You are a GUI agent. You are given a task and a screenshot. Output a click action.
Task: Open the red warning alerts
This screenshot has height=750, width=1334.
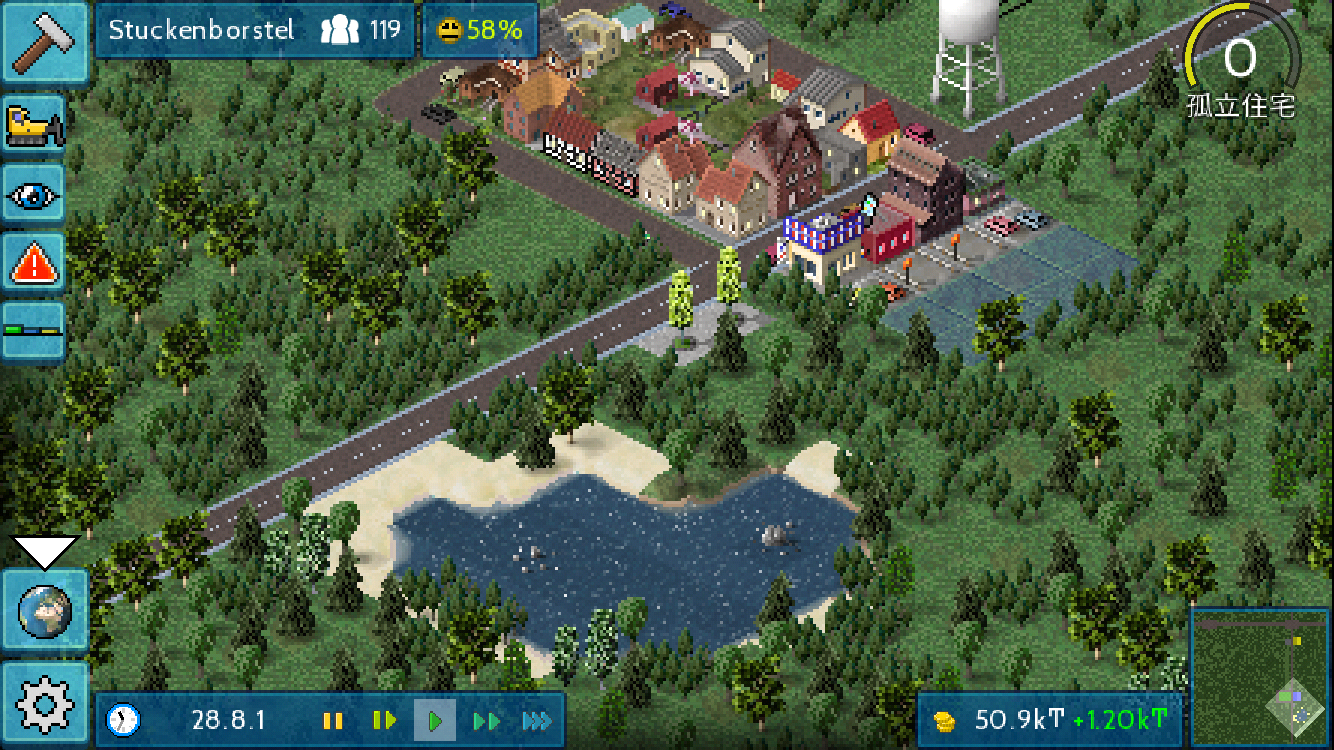tap(34, 264)
